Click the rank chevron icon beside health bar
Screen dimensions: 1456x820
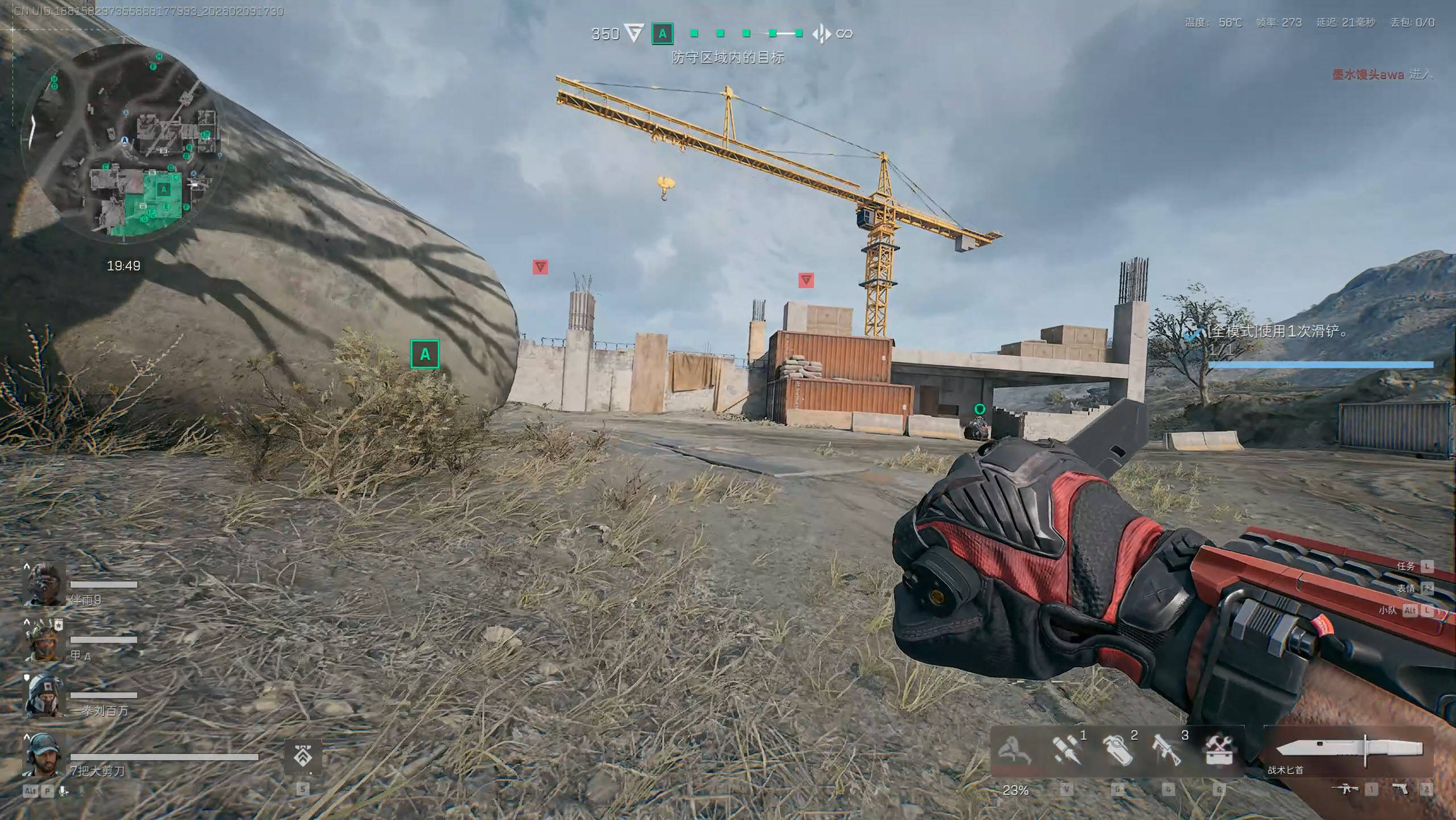(x=302, y=757)
